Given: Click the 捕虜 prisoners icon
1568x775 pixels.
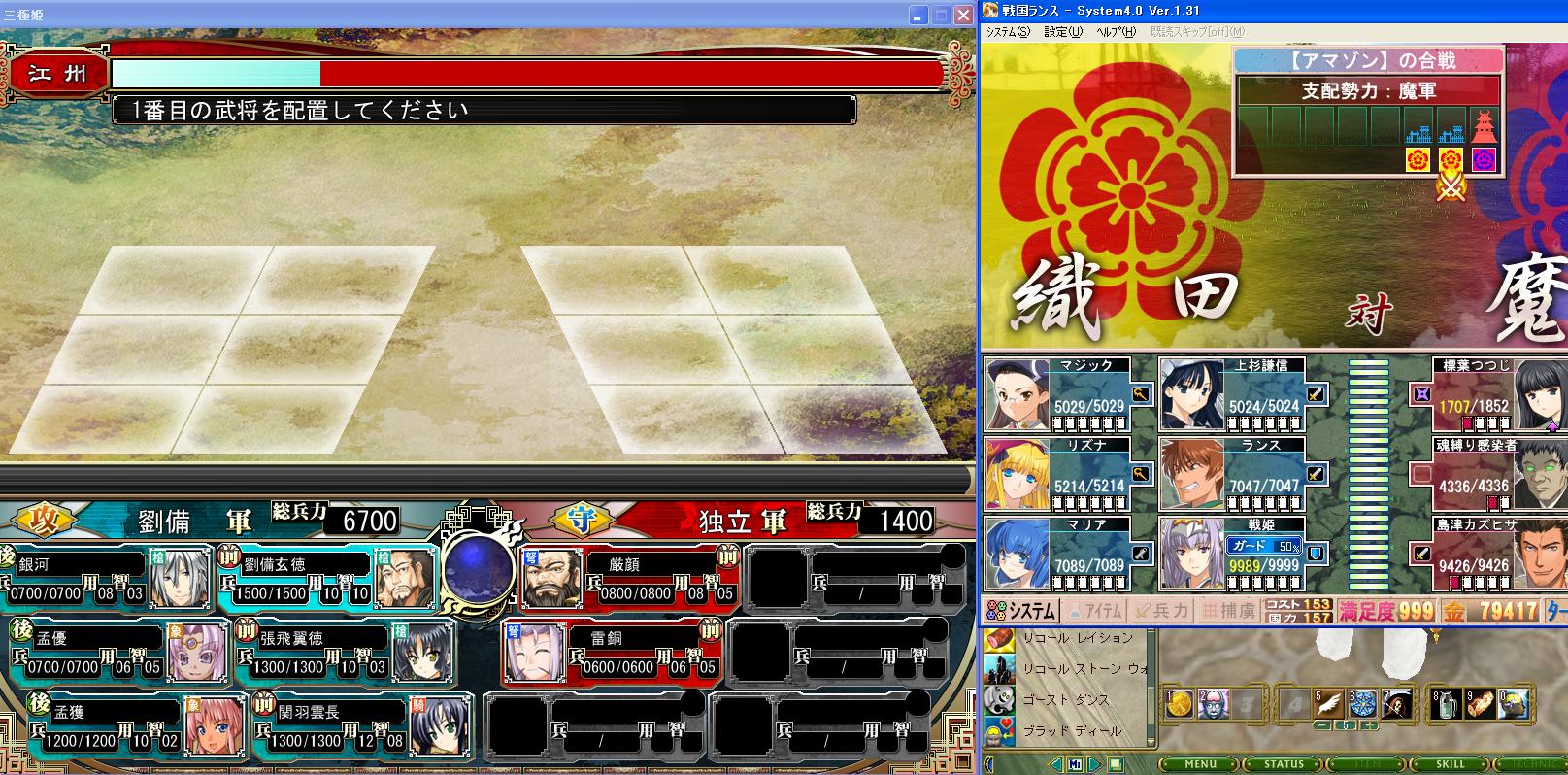Looking at the screenshot, I should (1229, 610).
